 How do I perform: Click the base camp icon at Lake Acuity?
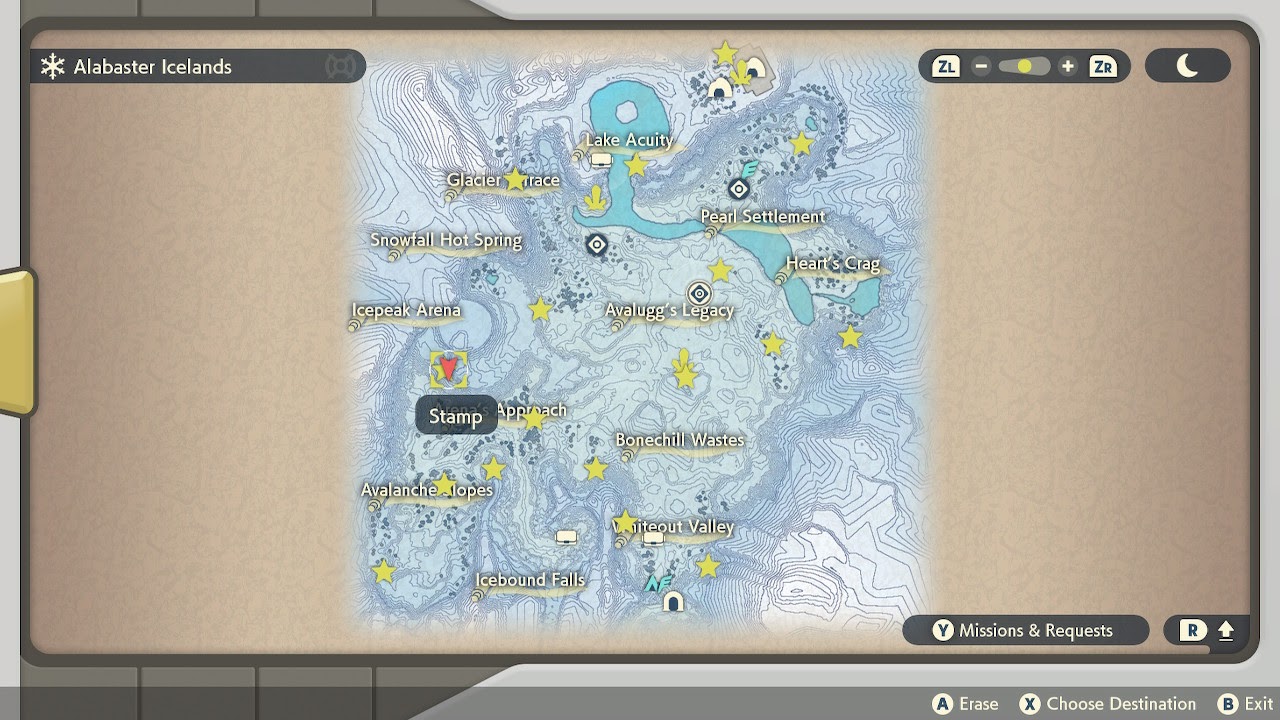(x=600, y=158)
